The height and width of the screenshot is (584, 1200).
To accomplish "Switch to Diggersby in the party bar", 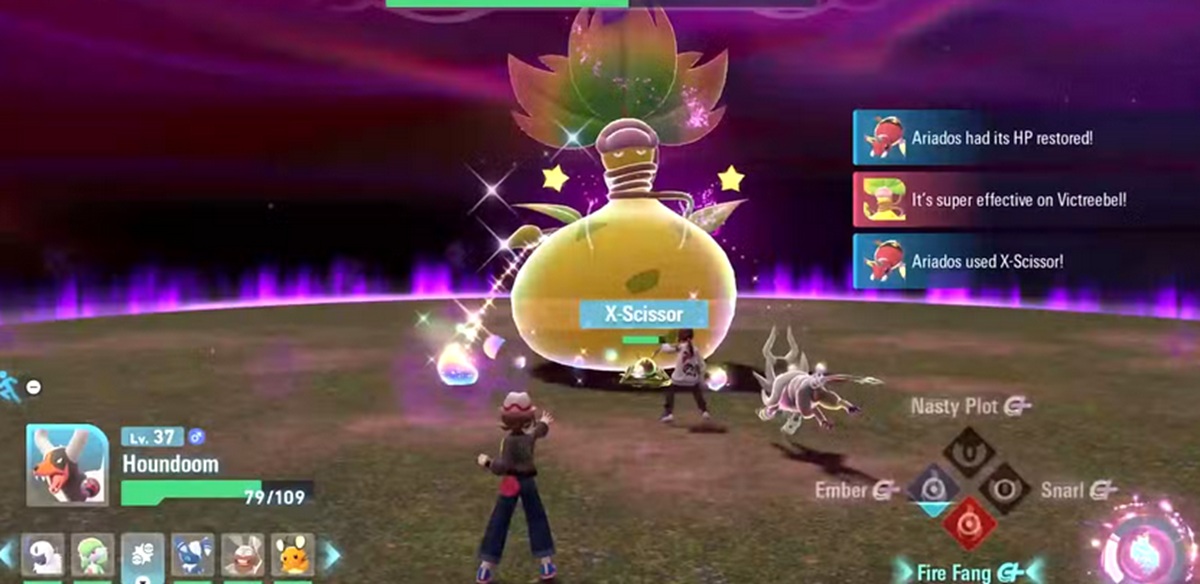I will tap(243, 556).
